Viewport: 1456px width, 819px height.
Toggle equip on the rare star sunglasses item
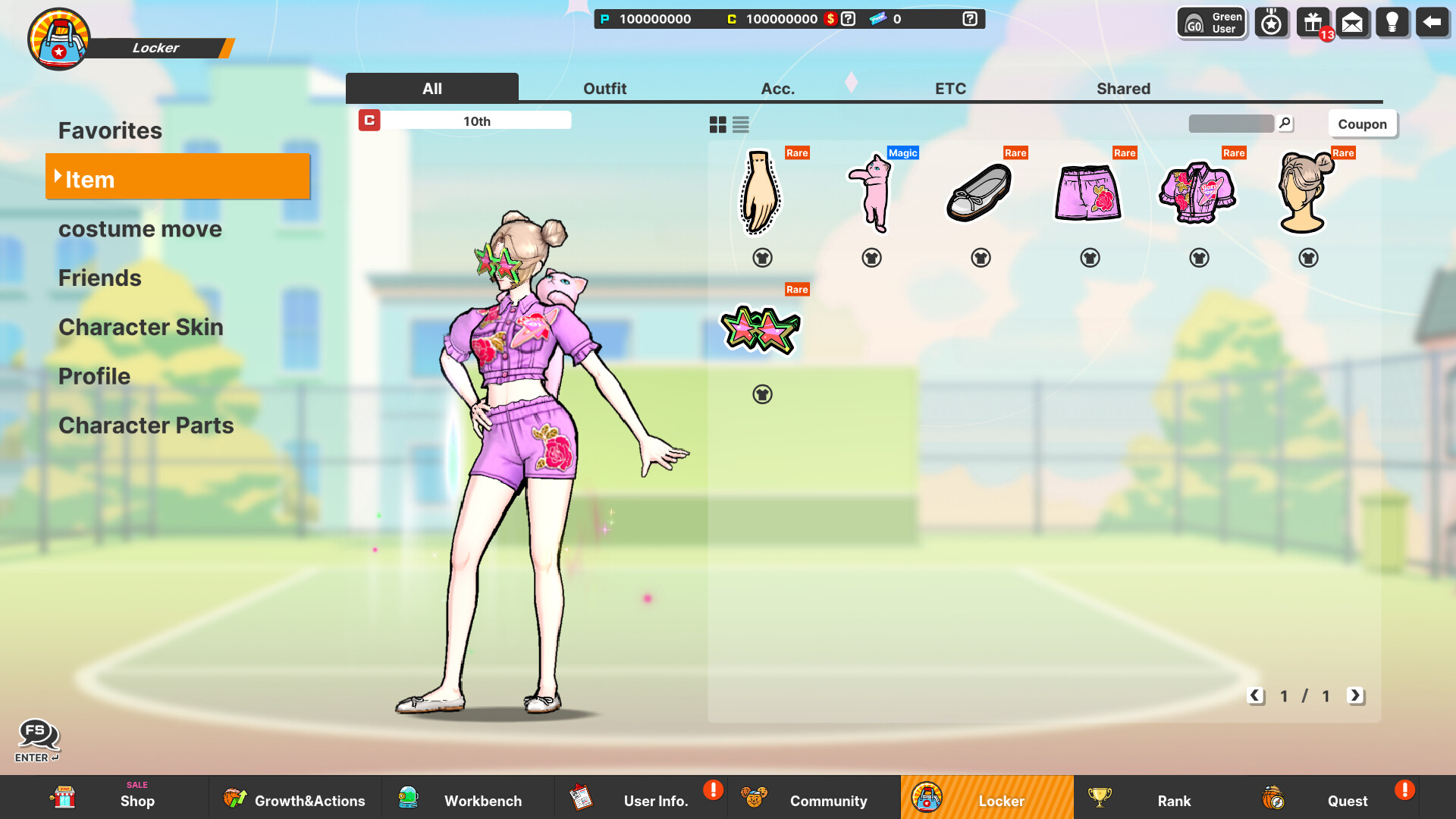click(x=762, y=394)
